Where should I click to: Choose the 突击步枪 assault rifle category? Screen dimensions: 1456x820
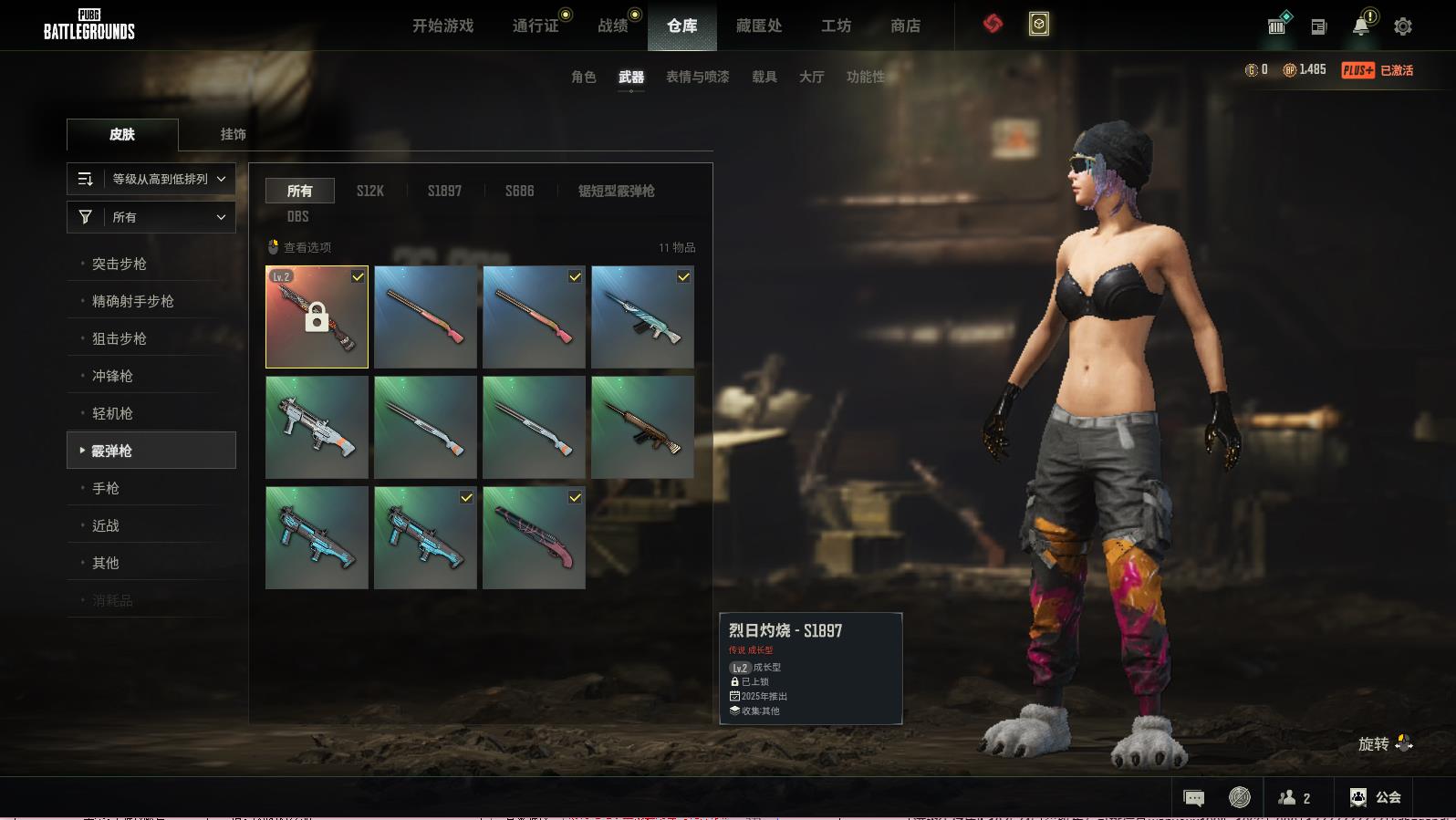120,264
